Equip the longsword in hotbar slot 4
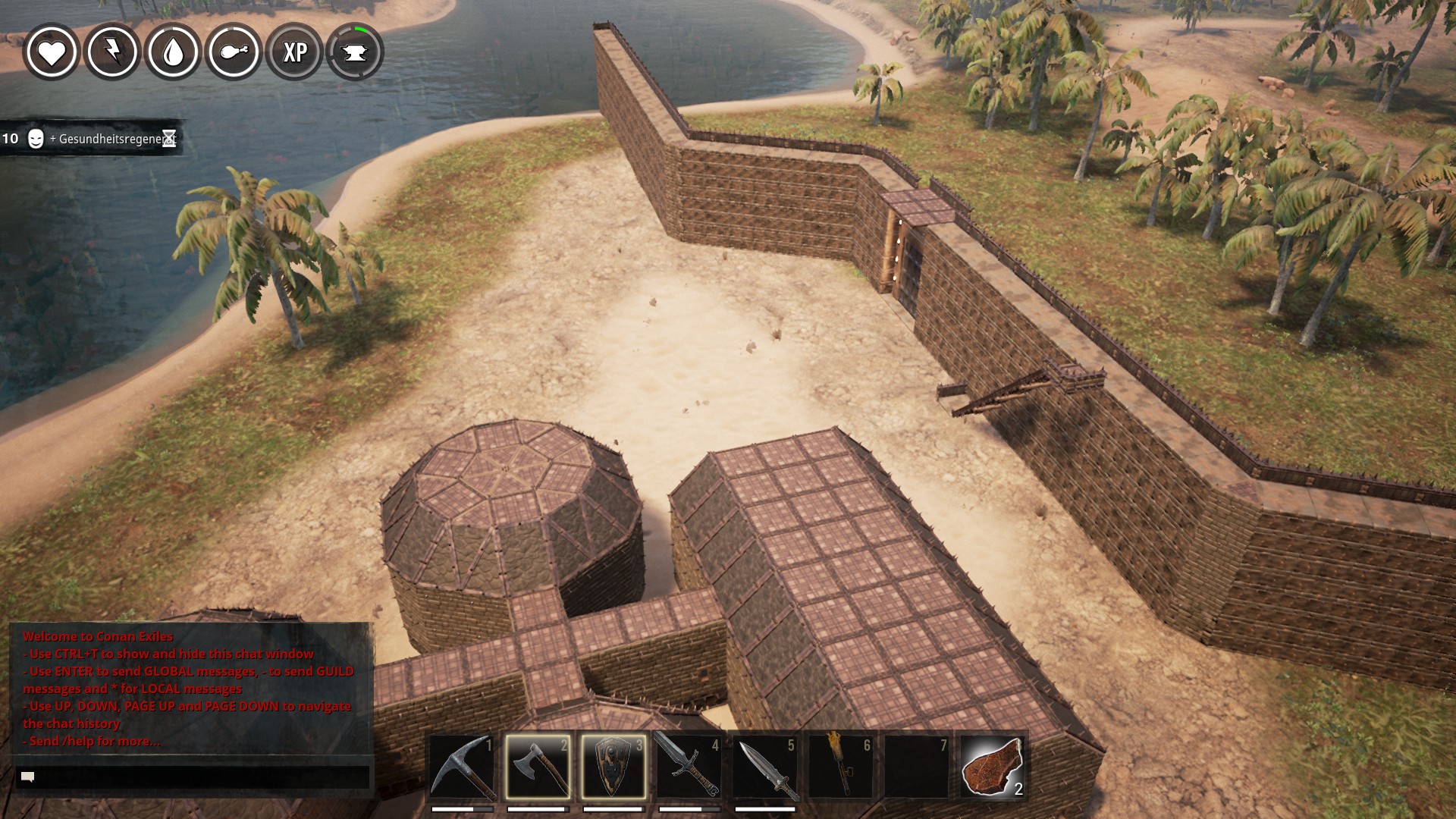The height and width of the screenshot is (819, 1456). 689,766
